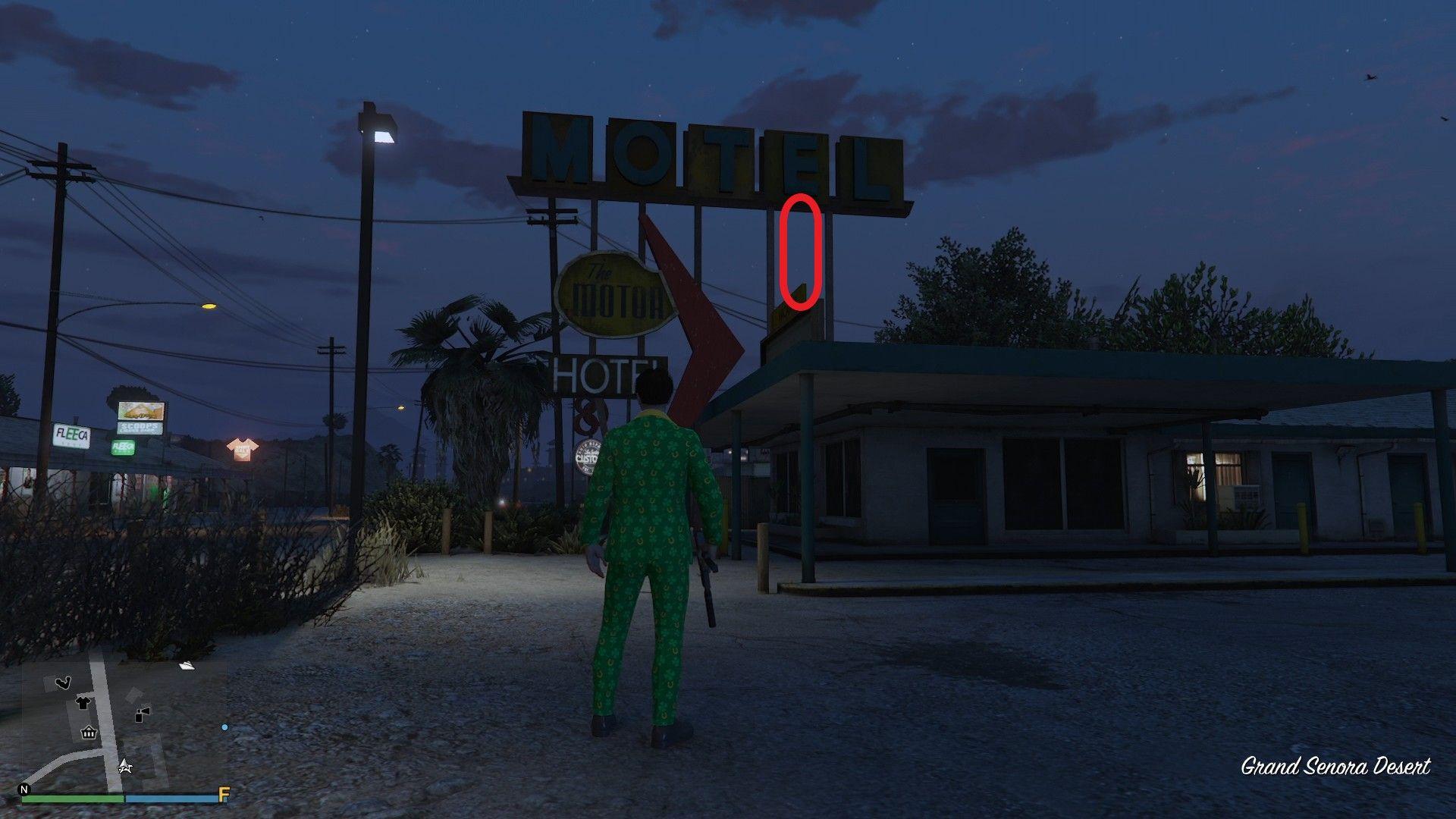Click the yellow F fuel indicator near health bar

tap(224, 795)
